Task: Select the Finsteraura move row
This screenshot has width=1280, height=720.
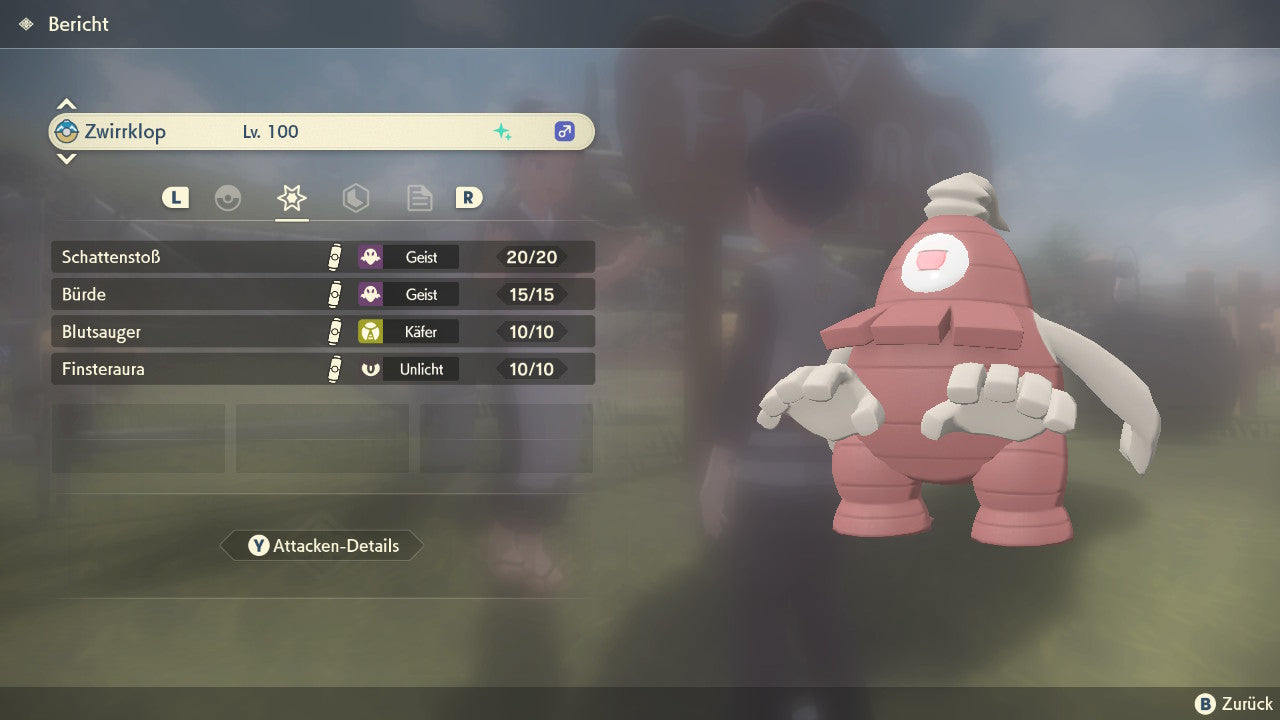Action: click(322, 369)
